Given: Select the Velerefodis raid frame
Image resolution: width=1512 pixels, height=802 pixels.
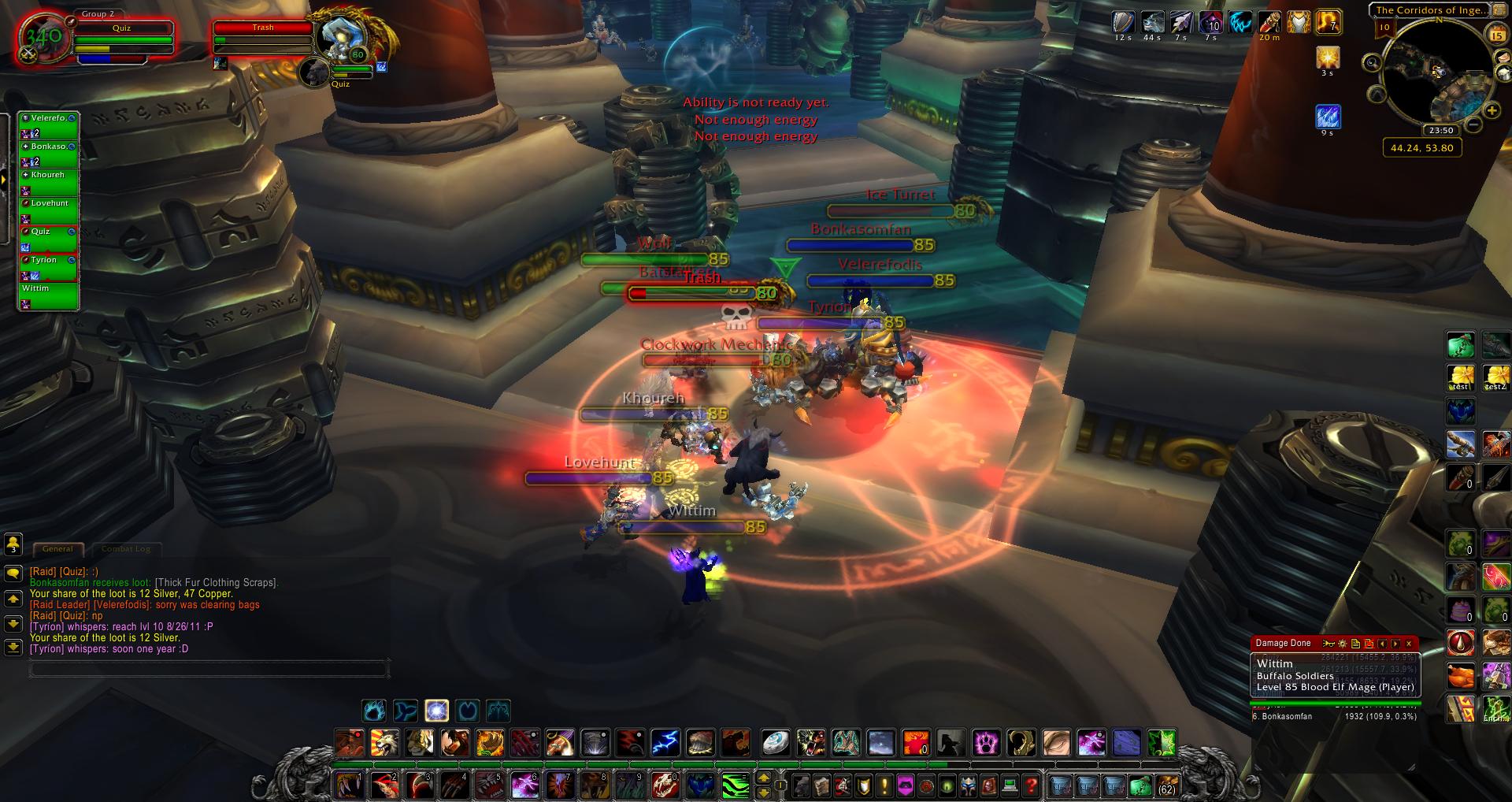Looking at the screenshot, I should tap(48, 125).
